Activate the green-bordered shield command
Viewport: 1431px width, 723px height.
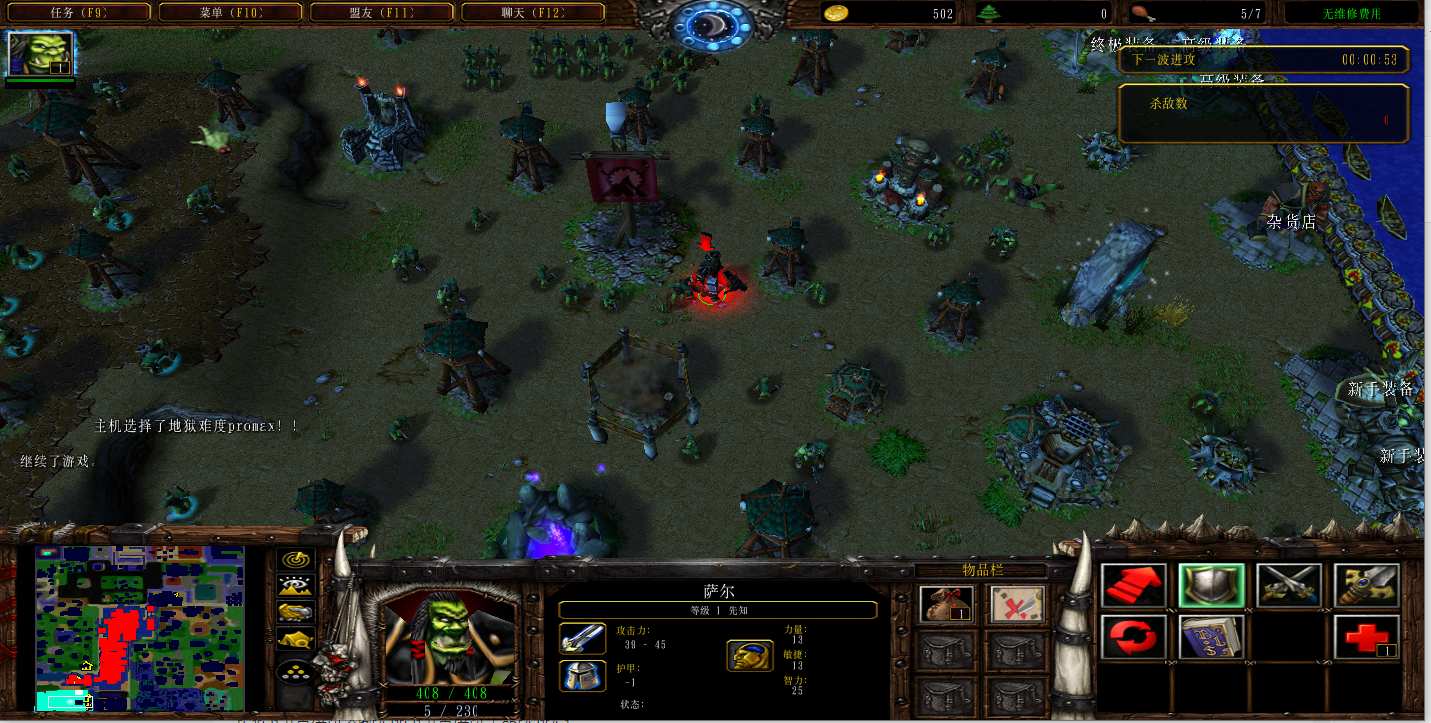point(1211,586)
